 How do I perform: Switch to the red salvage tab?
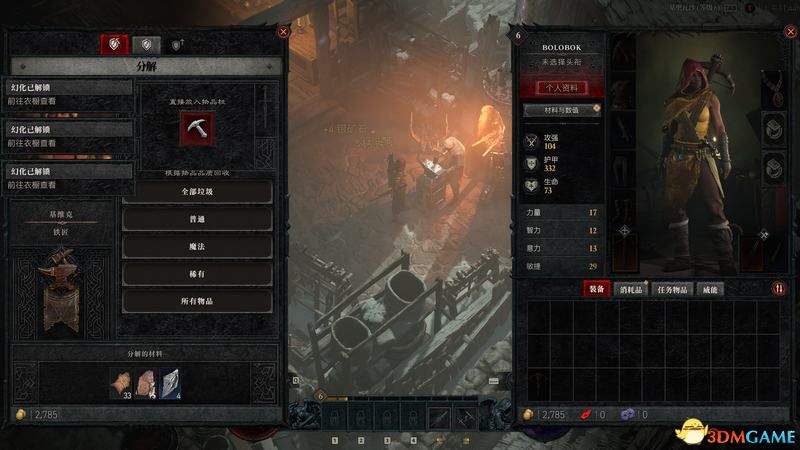[114, 44]
